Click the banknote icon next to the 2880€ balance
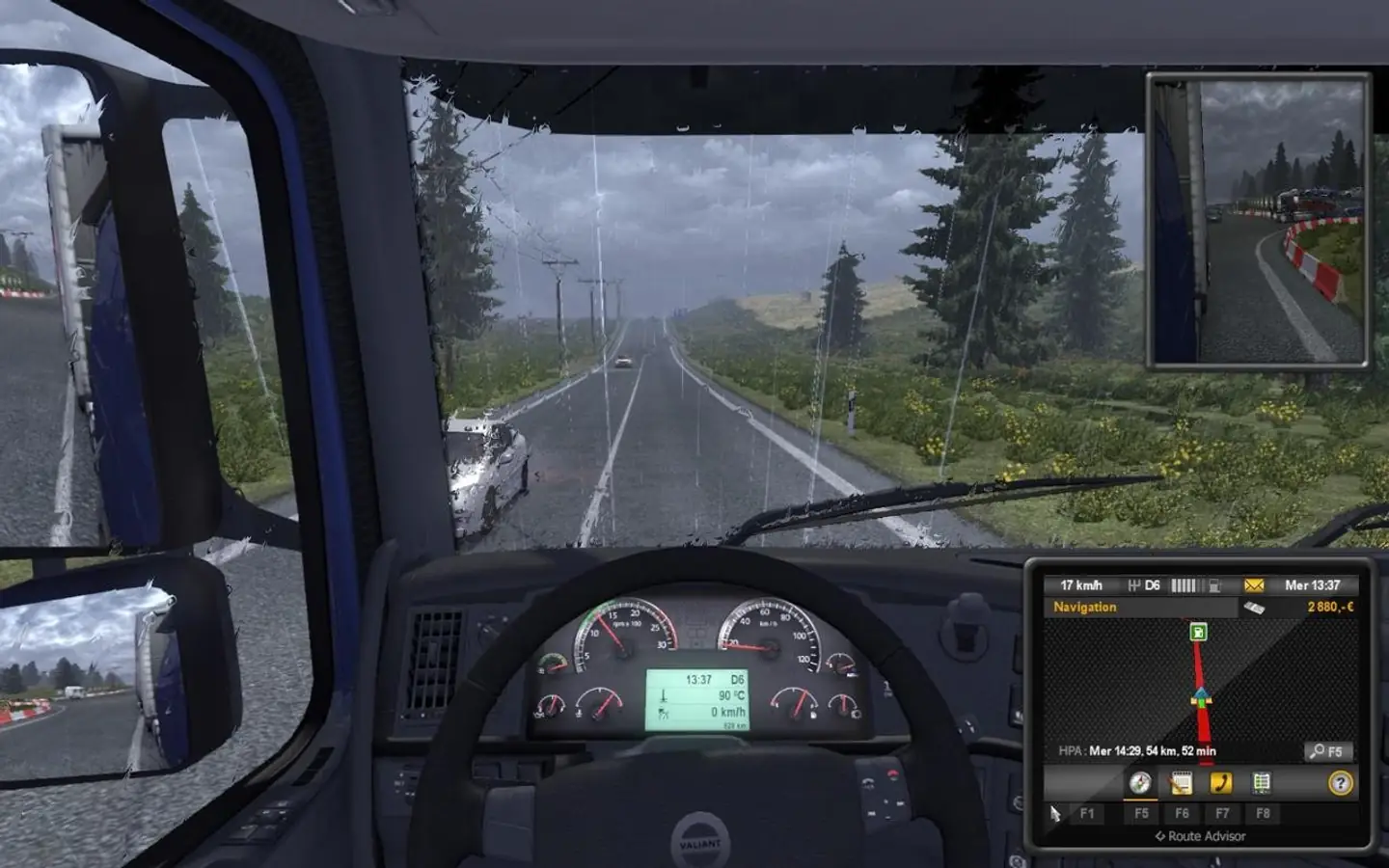 1253,607
